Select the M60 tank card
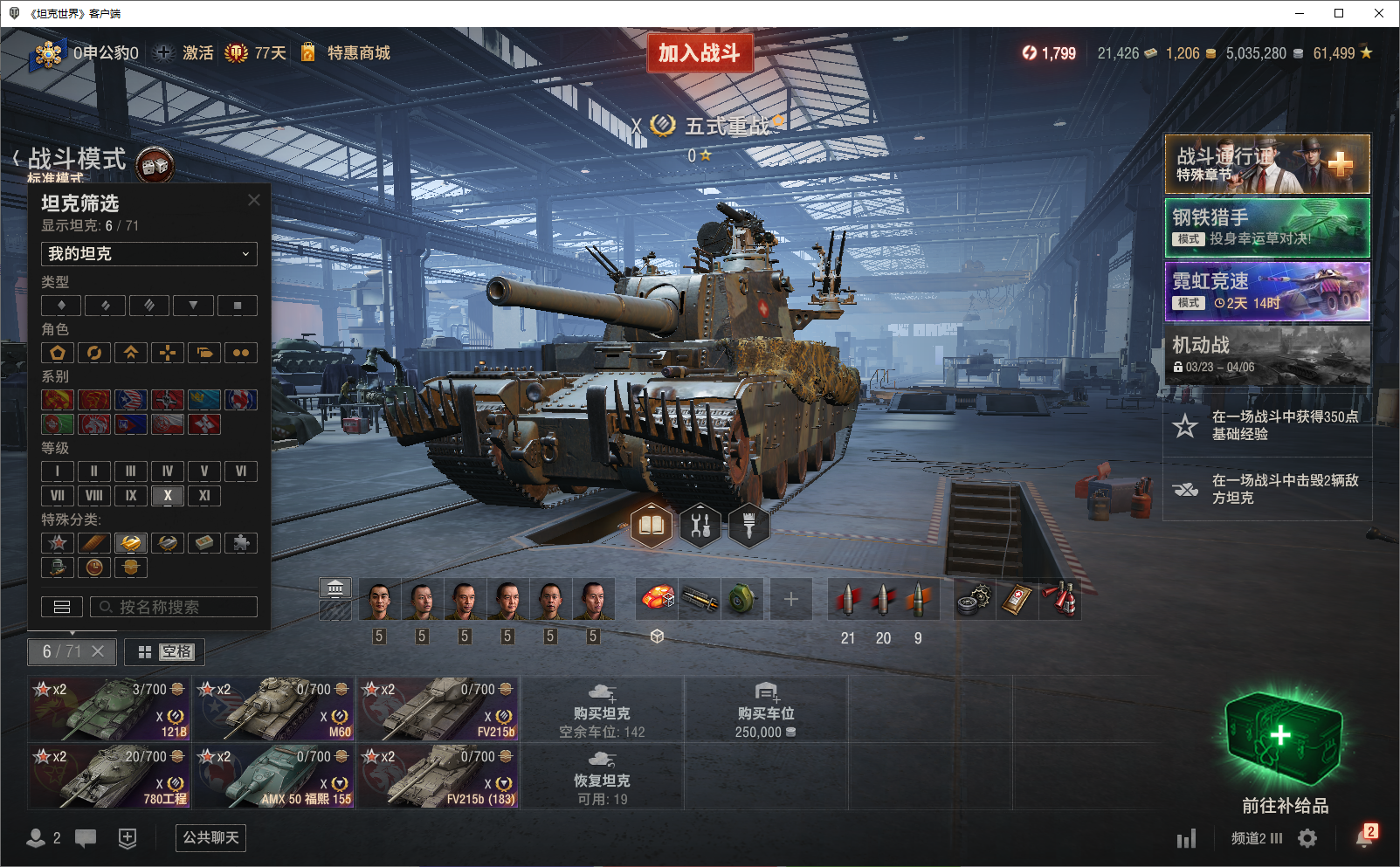This screenshot has width=1400, height=867. coord(274,708)
